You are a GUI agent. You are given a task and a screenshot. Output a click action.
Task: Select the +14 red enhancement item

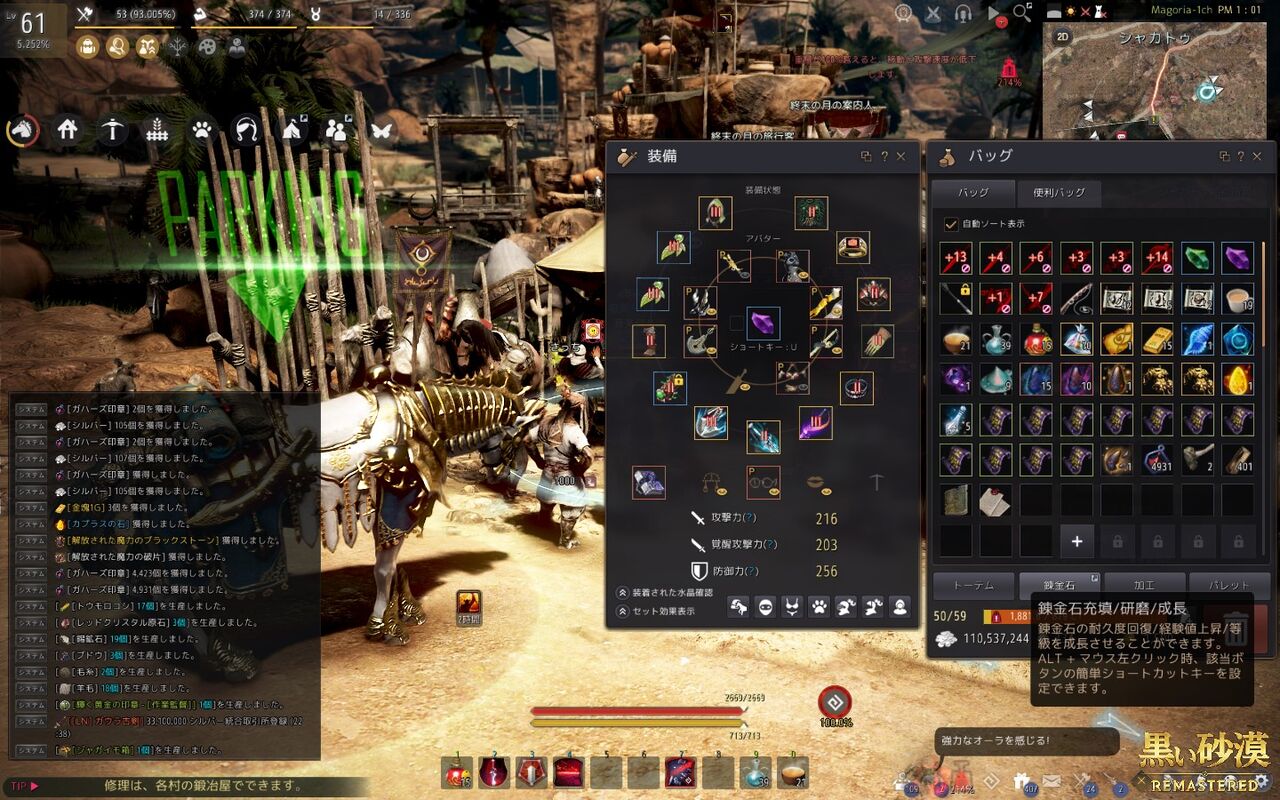coord(1157,258)
